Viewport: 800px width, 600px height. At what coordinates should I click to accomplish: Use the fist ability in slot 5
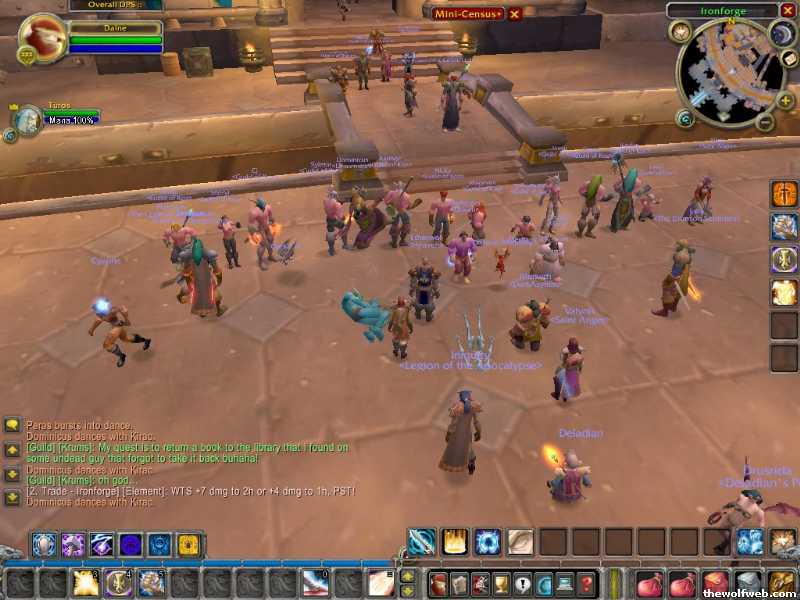pos(151,583)
